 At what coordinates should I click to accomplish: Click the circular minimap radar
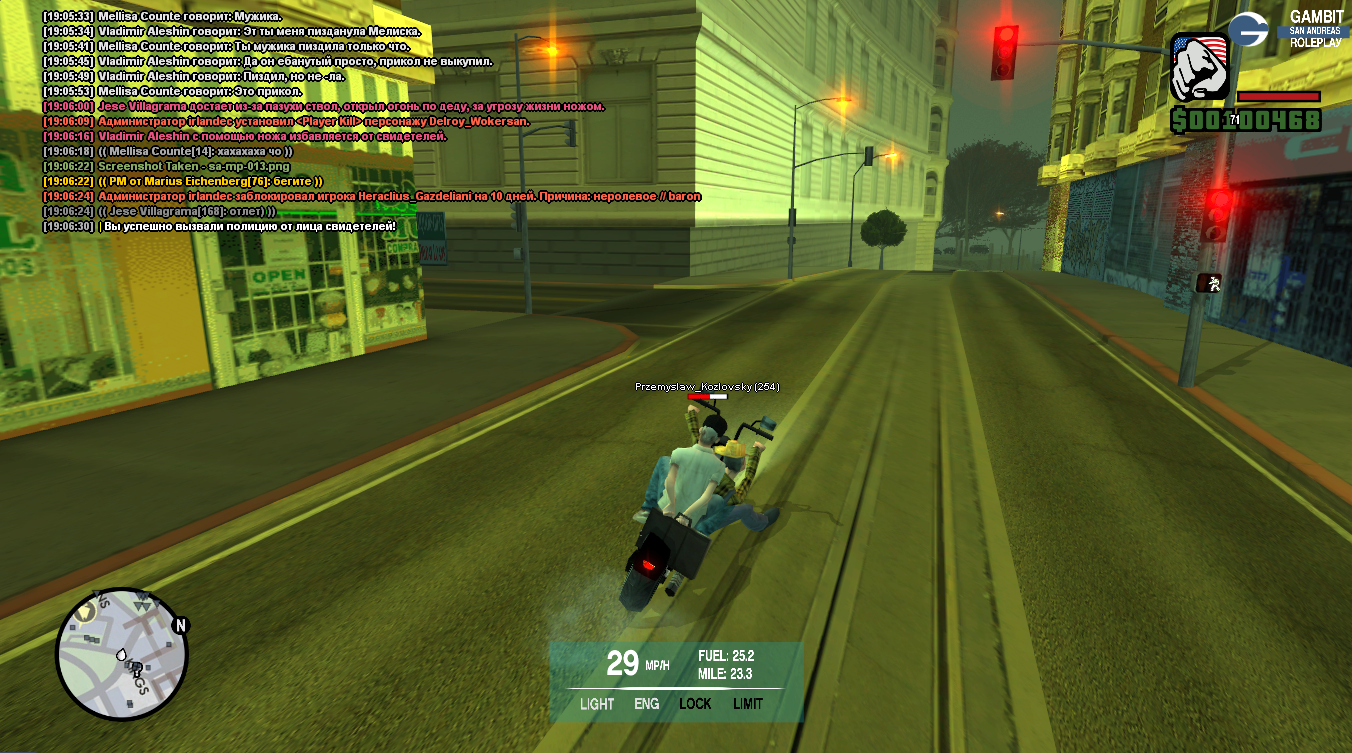coord(121,654)
